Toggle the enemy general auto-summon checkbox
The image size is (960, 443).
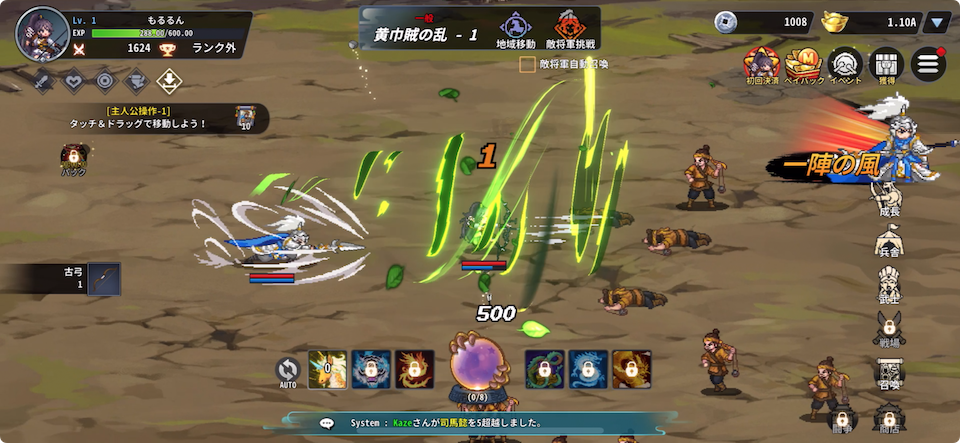527,64
